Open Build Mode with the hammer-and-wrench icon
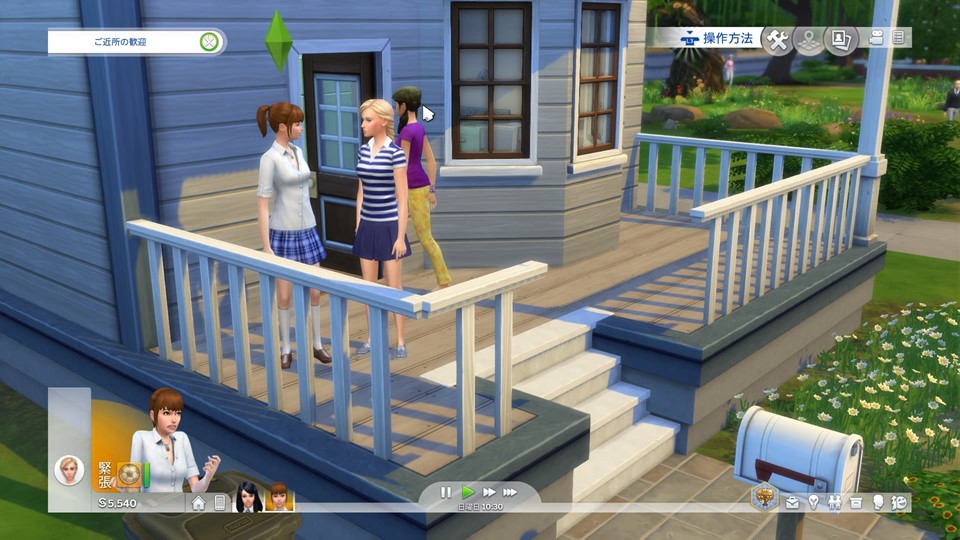Image resolution: width=960 pixels, height=540 pixels. tap(777, 39)
